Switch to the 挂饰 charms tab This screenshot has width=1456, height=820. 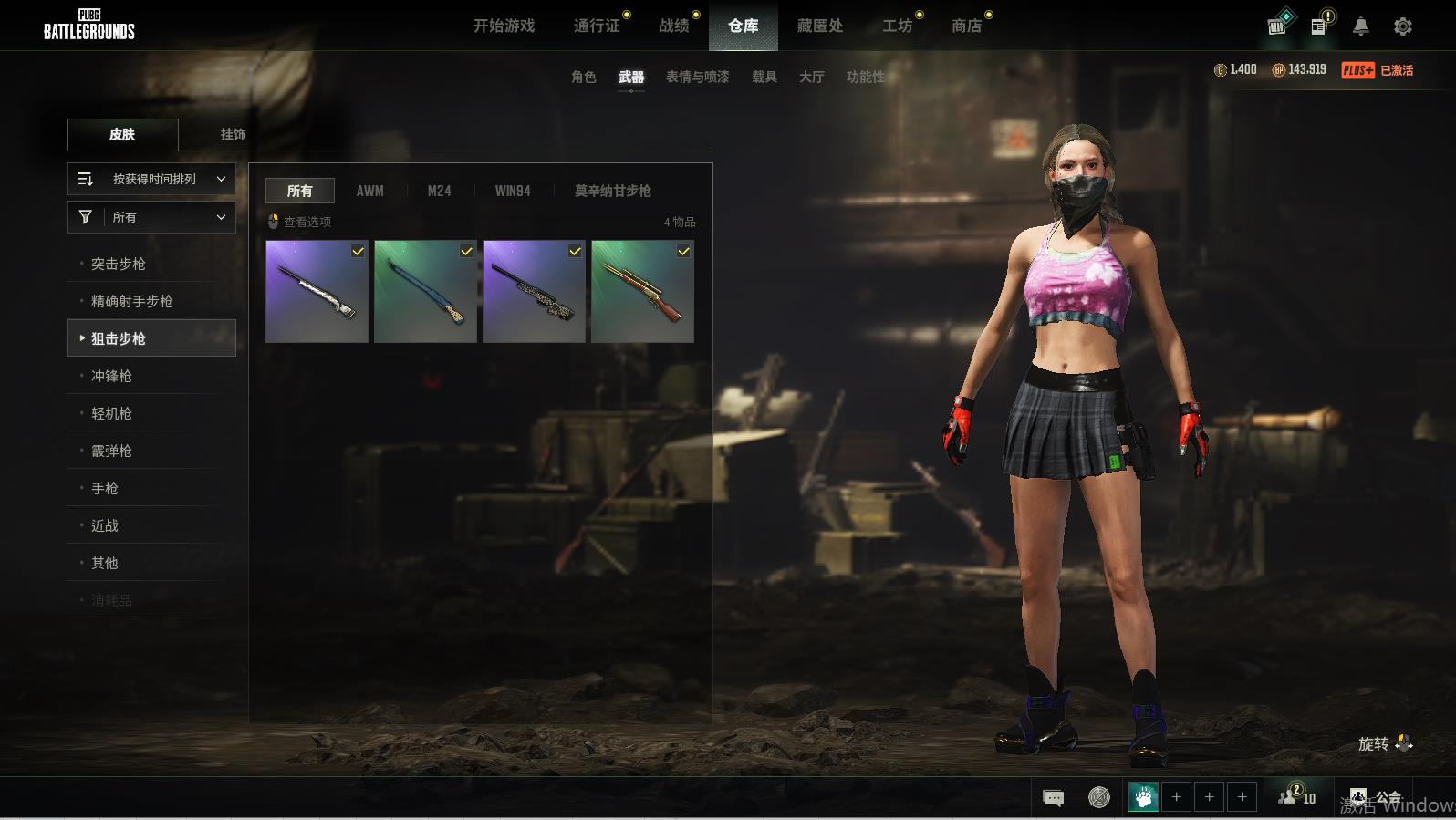tap(233, 134)
